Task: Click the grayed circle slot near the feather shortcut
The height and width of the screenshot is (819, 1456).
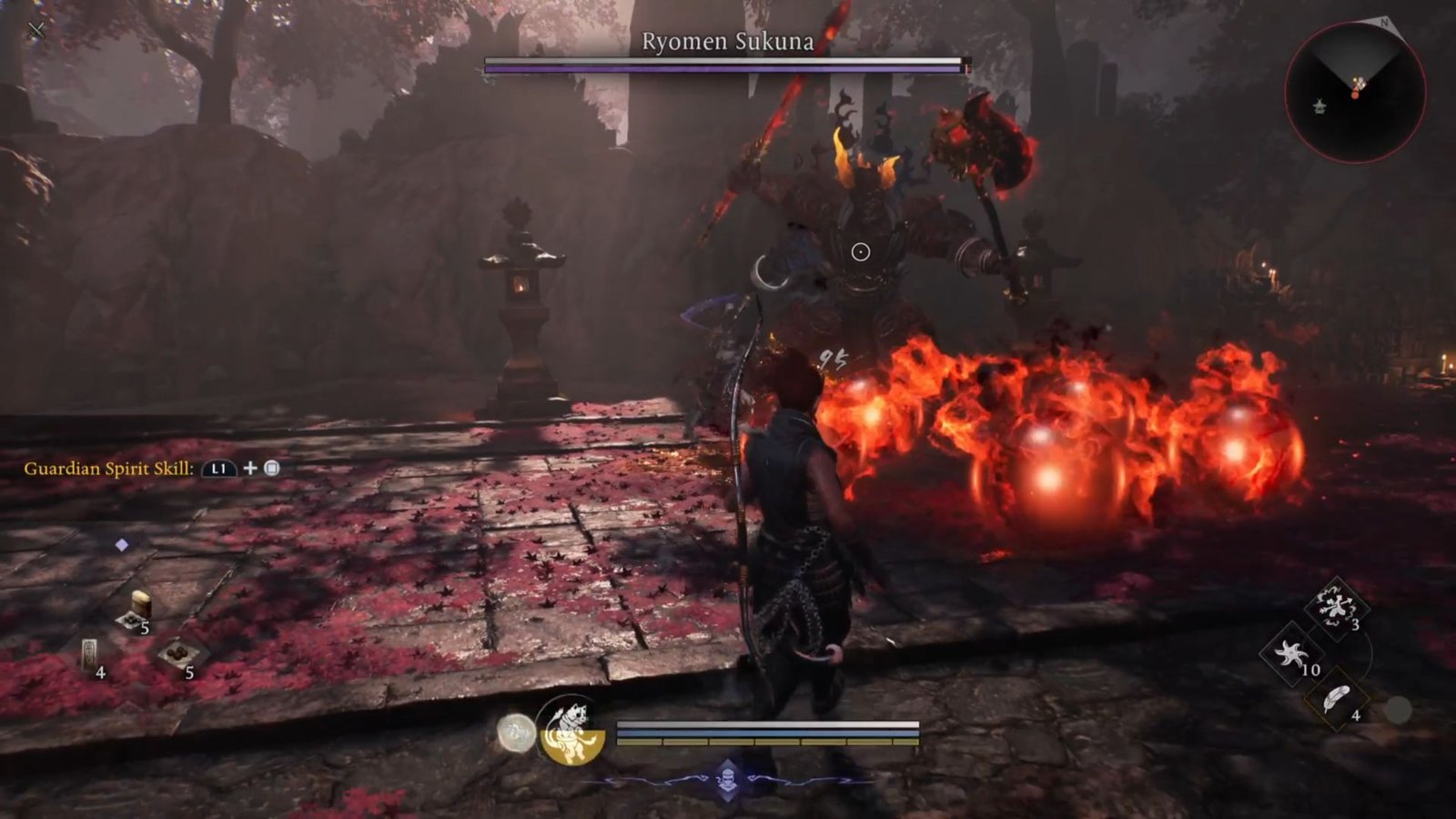Action: (1399, 705)
